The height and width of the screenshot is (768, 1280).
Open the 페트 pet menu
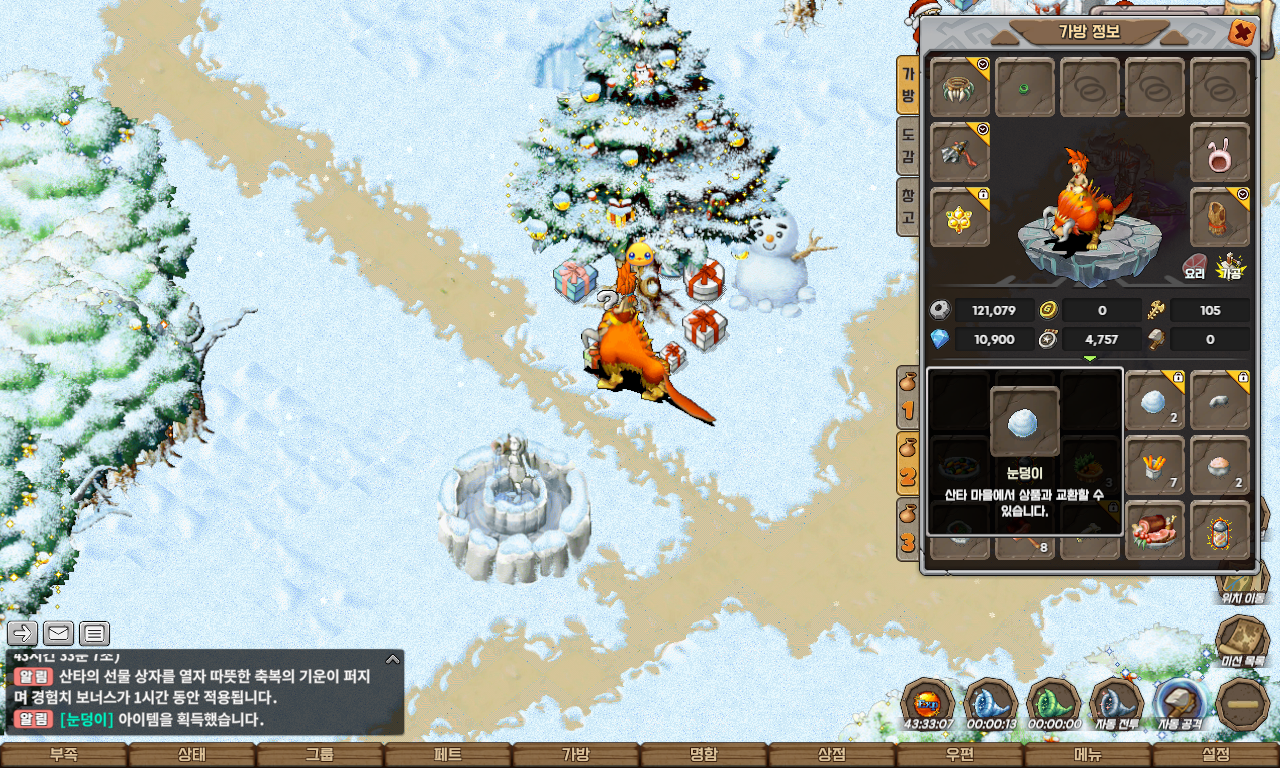(x=448, y=755)
